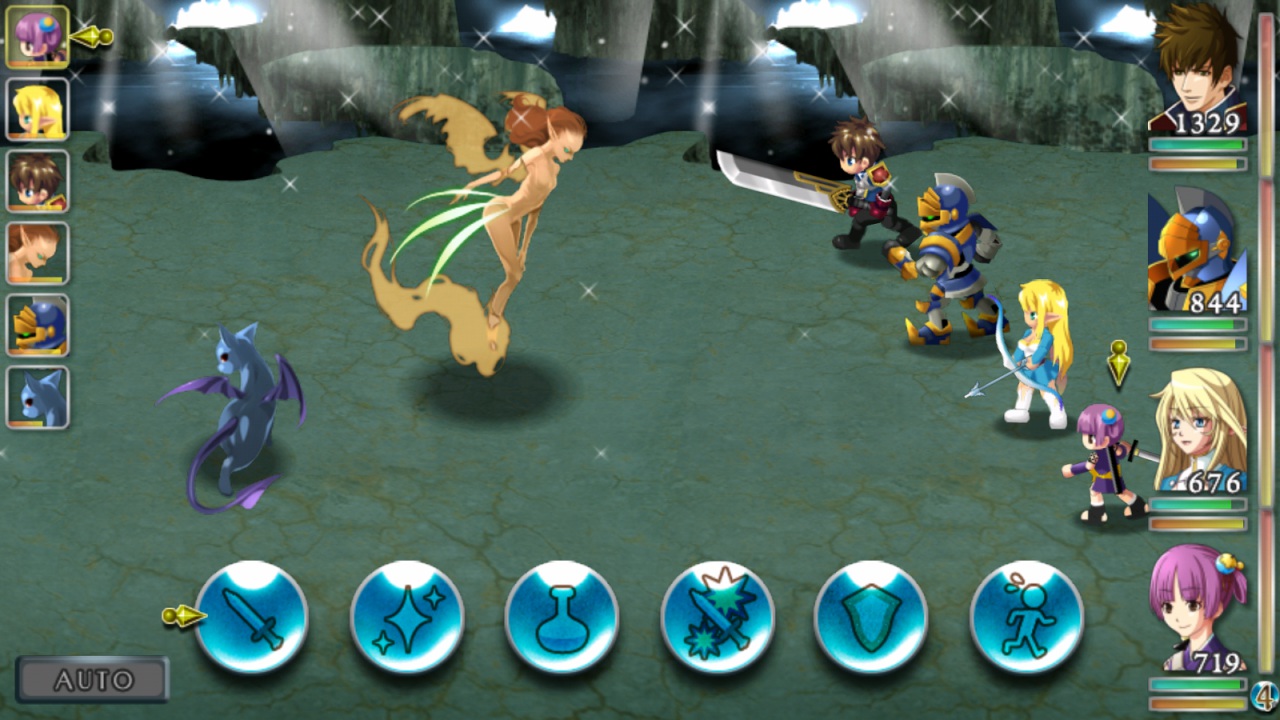Screen dimensions: 1280x720
Task: Open the sparkle Magic command
Action: [x=406, y=618]
